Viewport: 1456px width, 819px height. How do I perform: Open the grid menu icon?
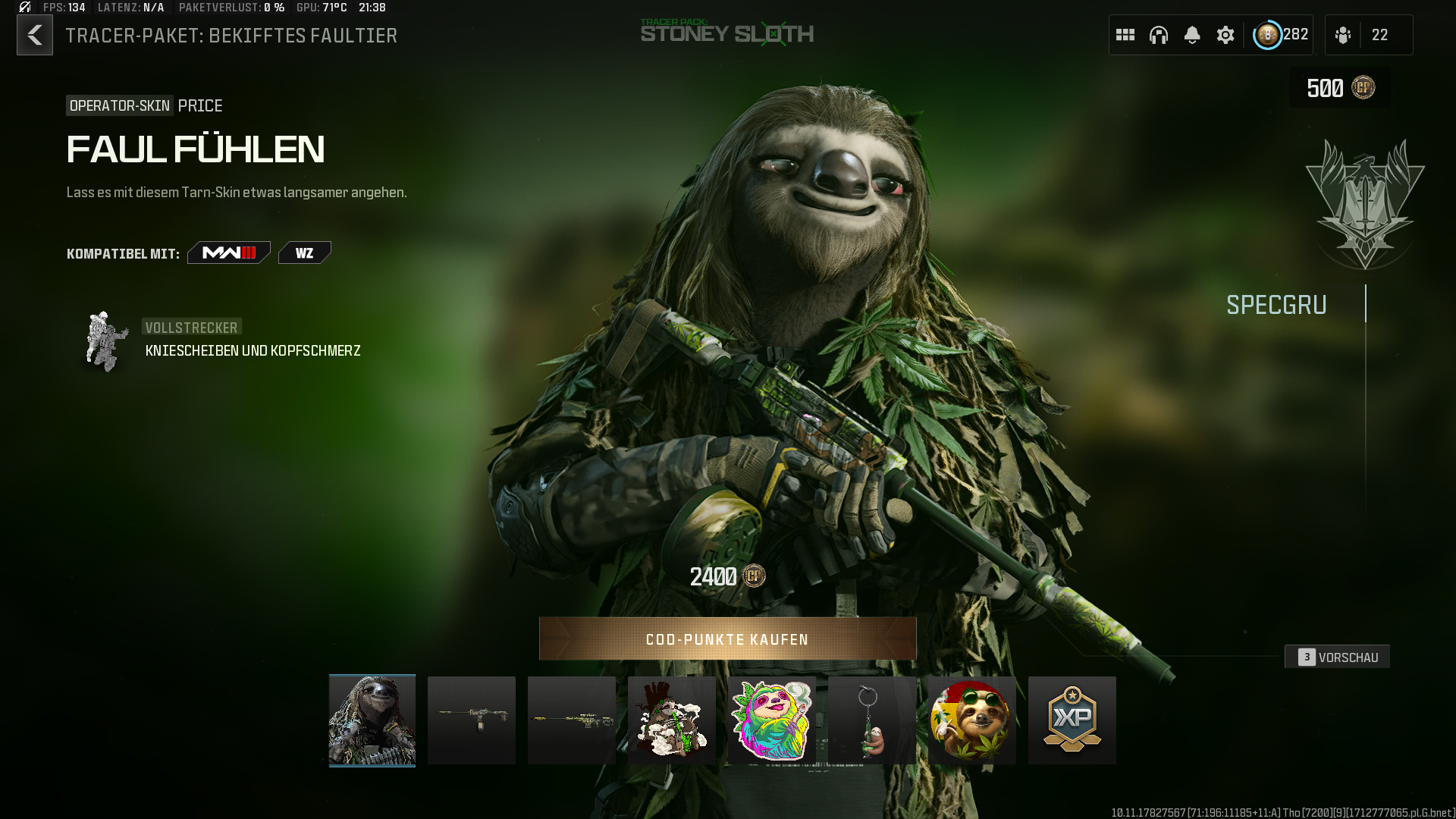point(1125,35)
